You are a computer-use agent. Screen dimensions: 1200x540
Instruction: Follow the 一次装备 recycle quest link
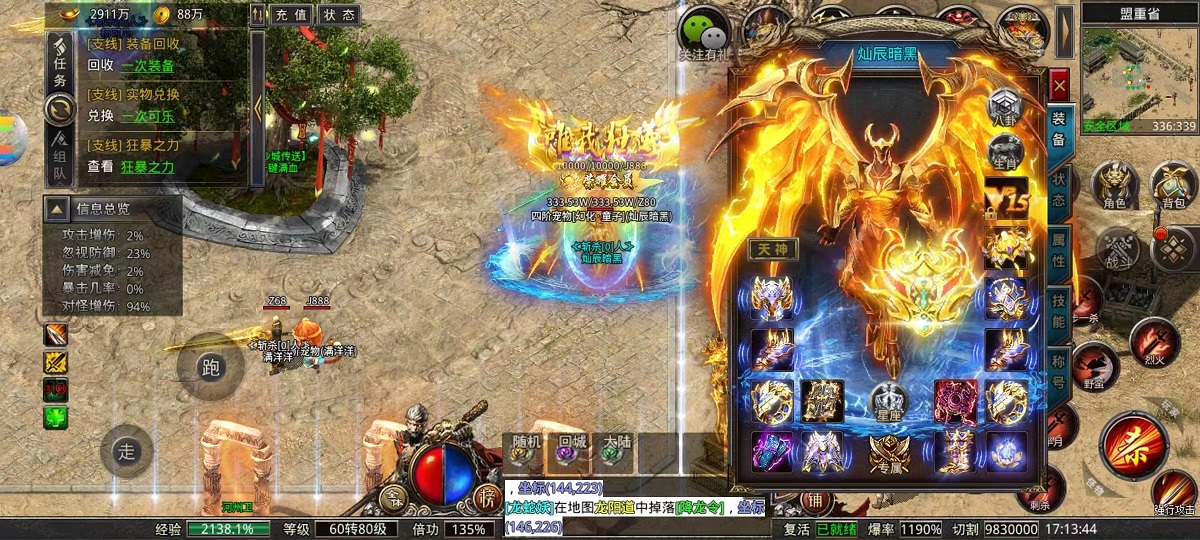(147, 66)
